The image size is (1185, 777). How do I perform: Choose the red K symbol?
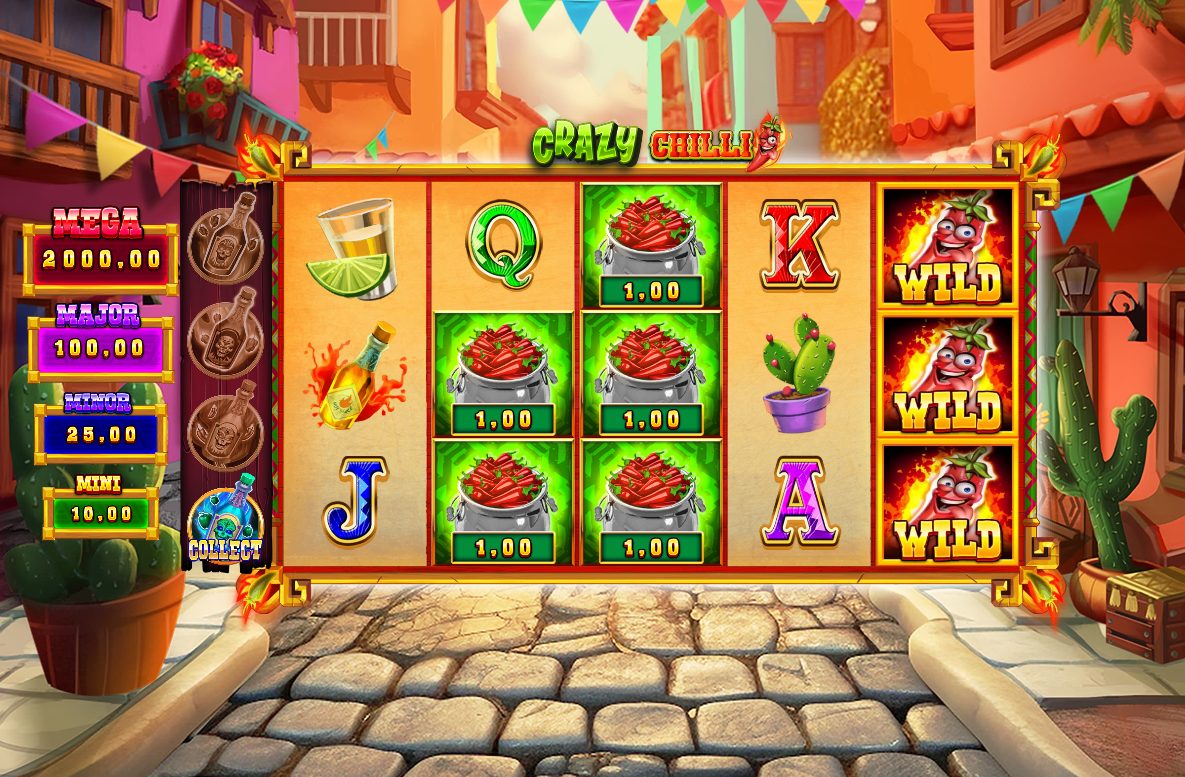799,244
